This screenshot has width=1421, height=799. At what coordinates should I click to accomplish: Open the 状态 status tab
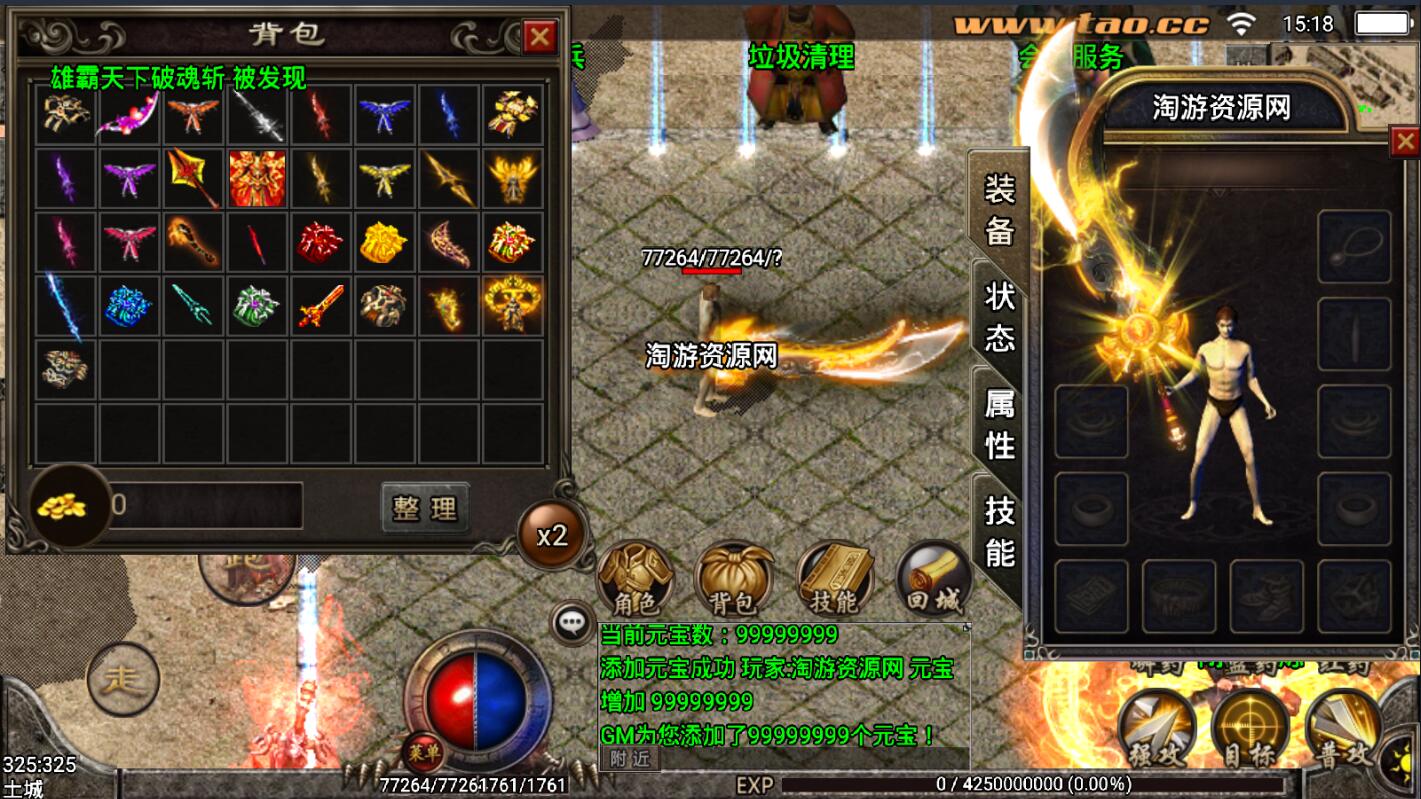tap(999, 315)
